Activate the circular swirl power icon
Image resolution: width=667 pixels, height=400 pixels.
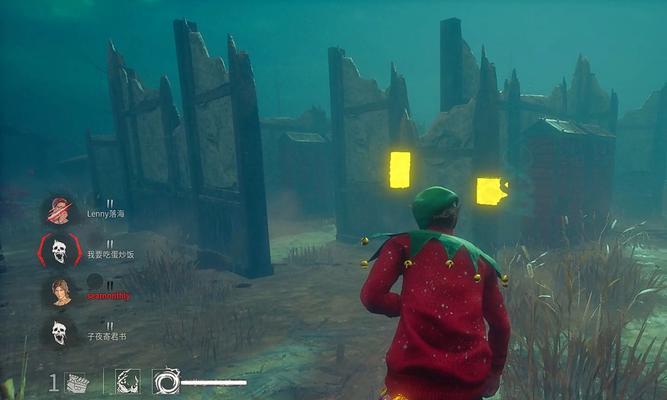pyautogui.click(x=166, y=381)
